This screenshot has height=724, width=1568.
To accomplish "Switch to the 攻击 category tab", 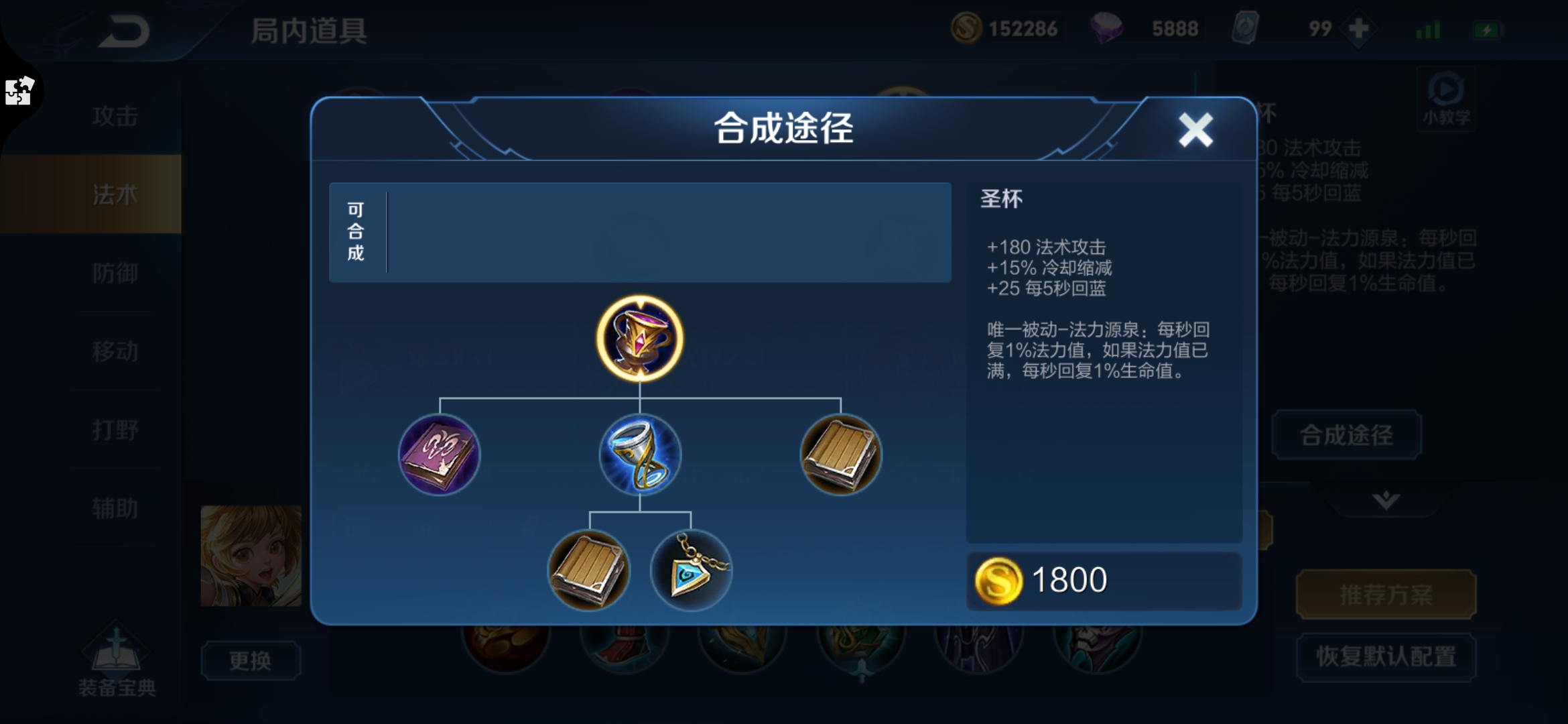I will (x=115, y=115).
